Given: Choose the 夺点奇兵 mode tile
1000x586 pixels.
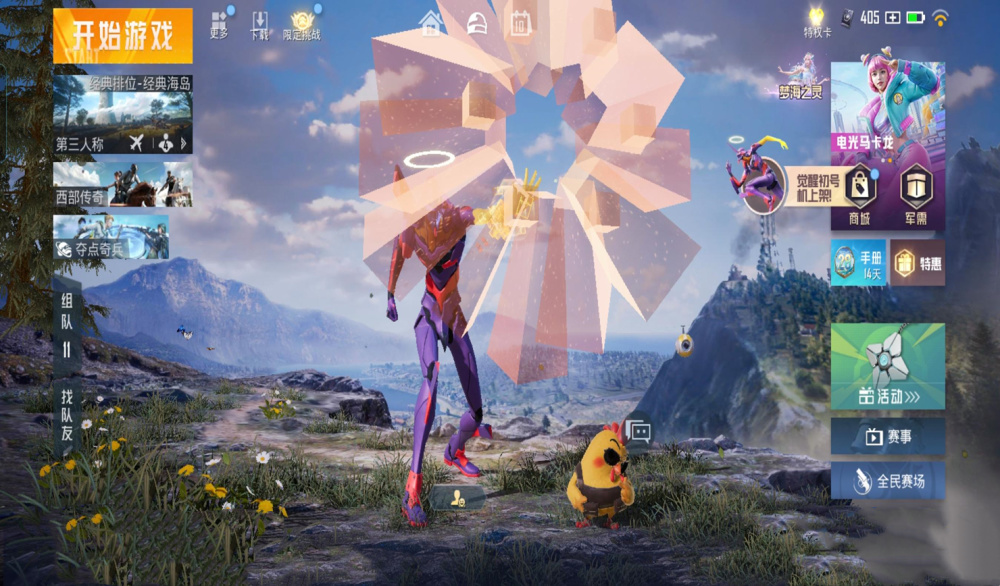Looking at the screenshot, I should [110, 237].
